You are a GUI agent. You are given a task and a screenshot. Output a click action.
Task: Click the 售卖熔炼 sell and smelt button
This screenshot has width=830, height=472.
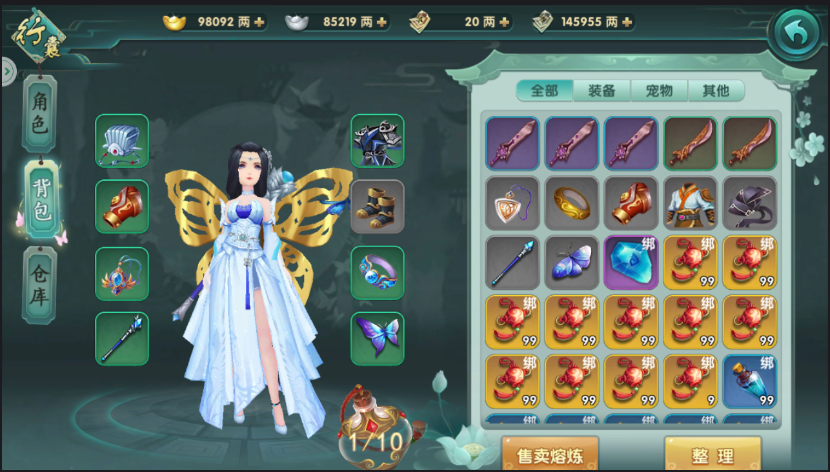tap(550, 455)
